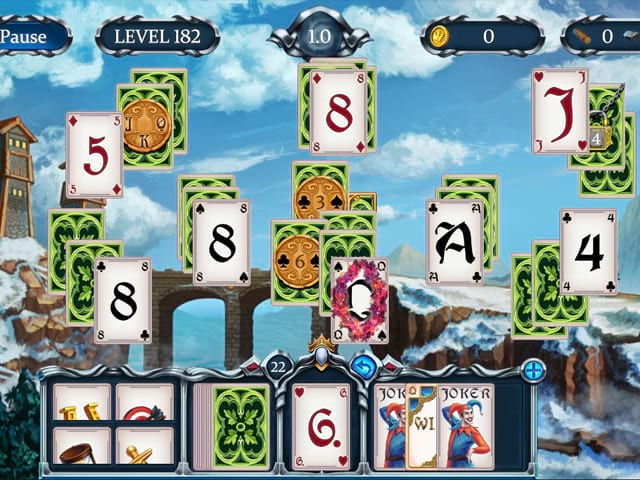Screen dimensions: 640x480
Task: Click the Pause button
Action: coord(30,36)
